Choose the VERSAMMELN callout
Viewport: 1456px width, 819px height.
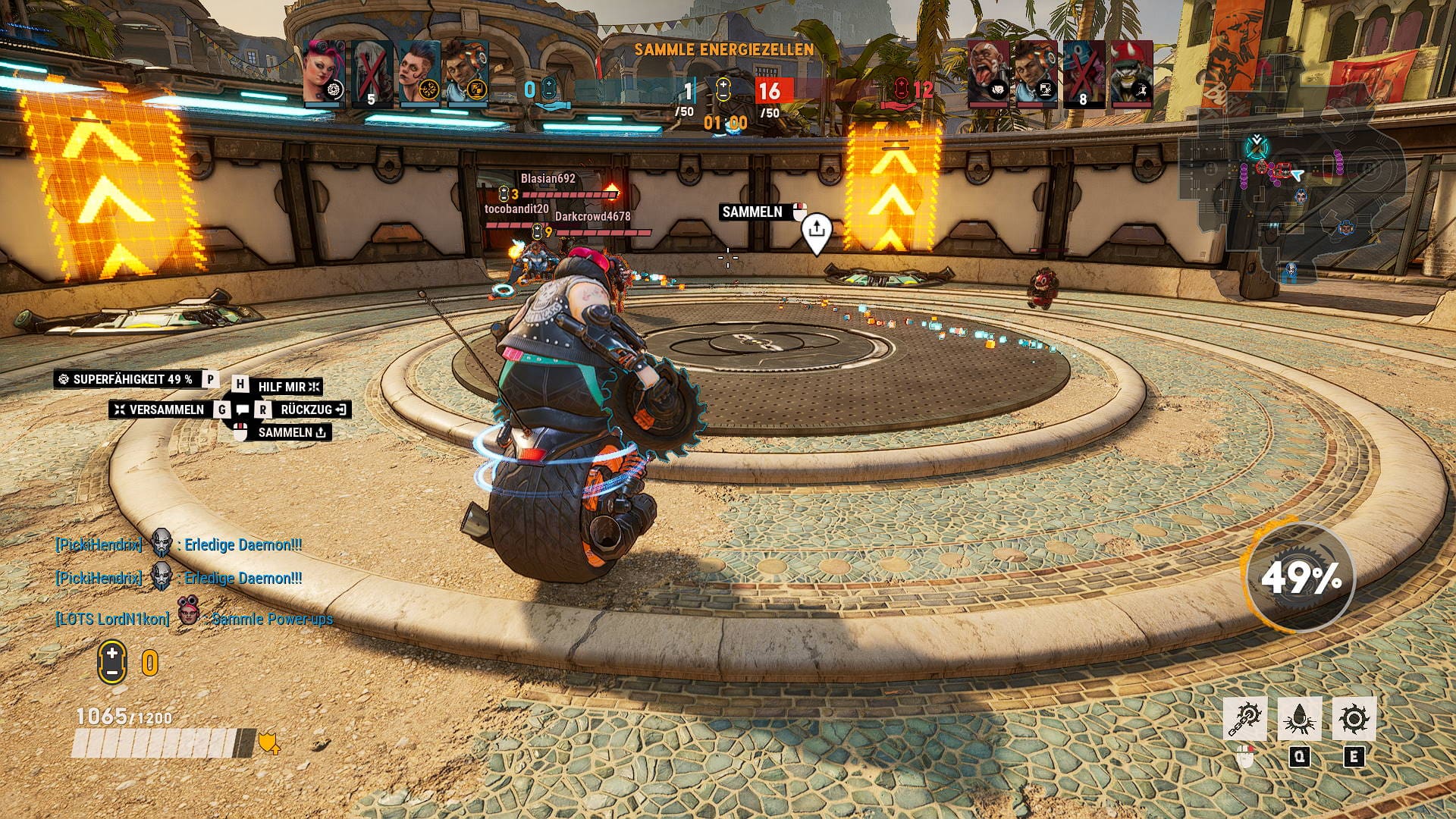pos(160,409)
